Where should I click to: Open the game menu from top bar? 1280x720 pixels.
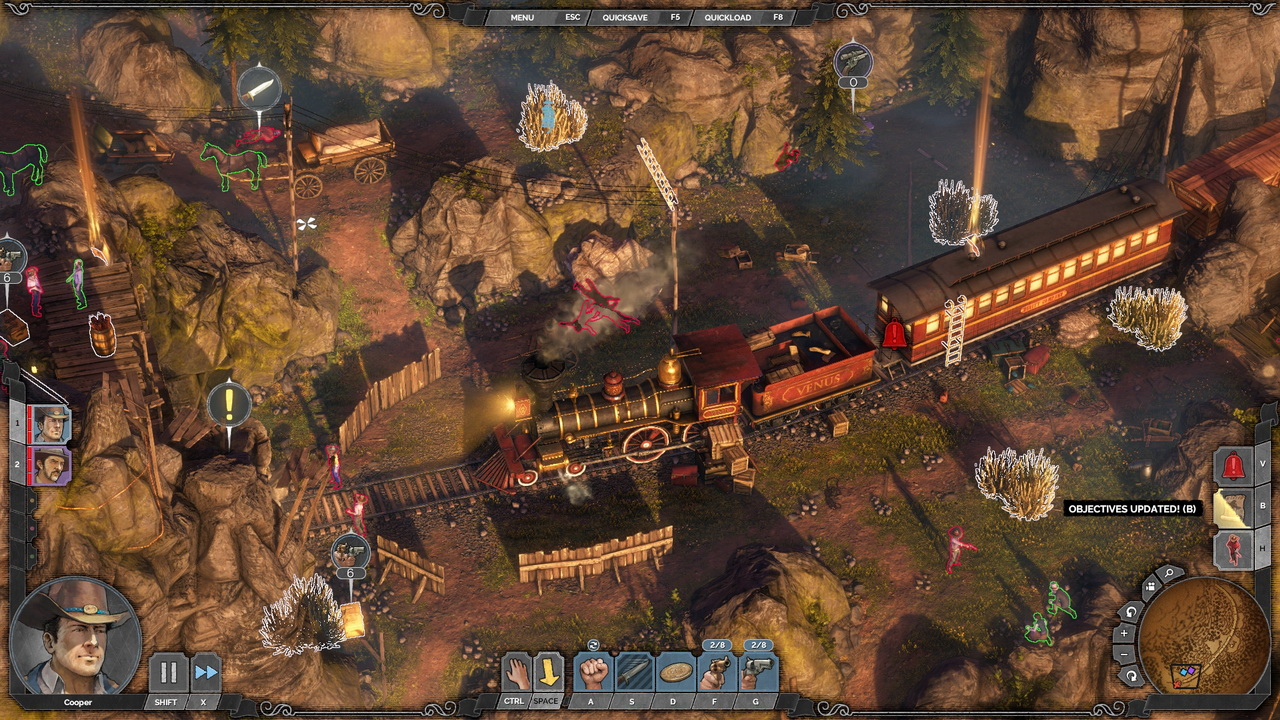(x=522, y=17)
